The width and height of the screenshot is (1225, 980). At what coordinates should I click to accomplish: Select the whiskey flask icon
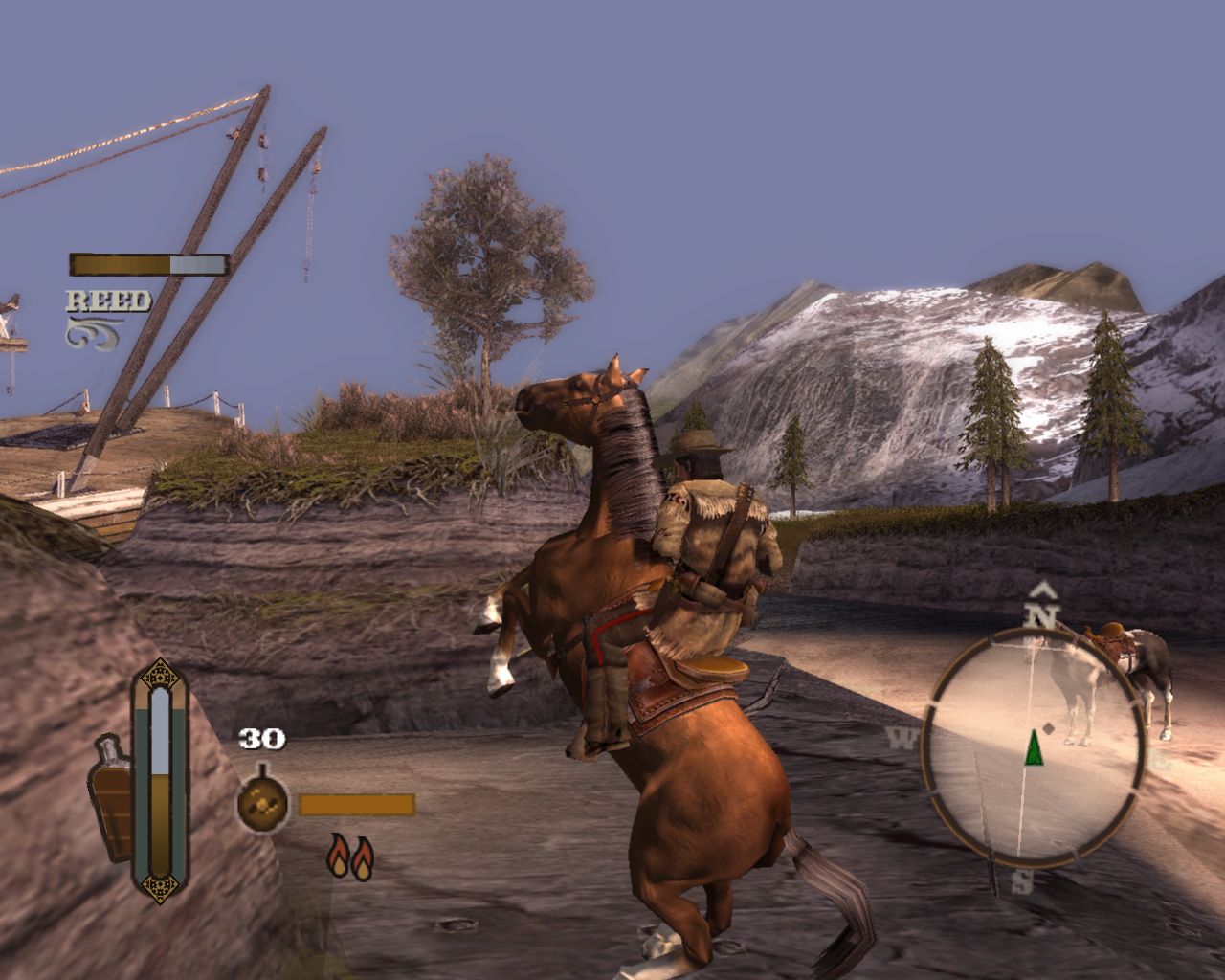(114, 798)
